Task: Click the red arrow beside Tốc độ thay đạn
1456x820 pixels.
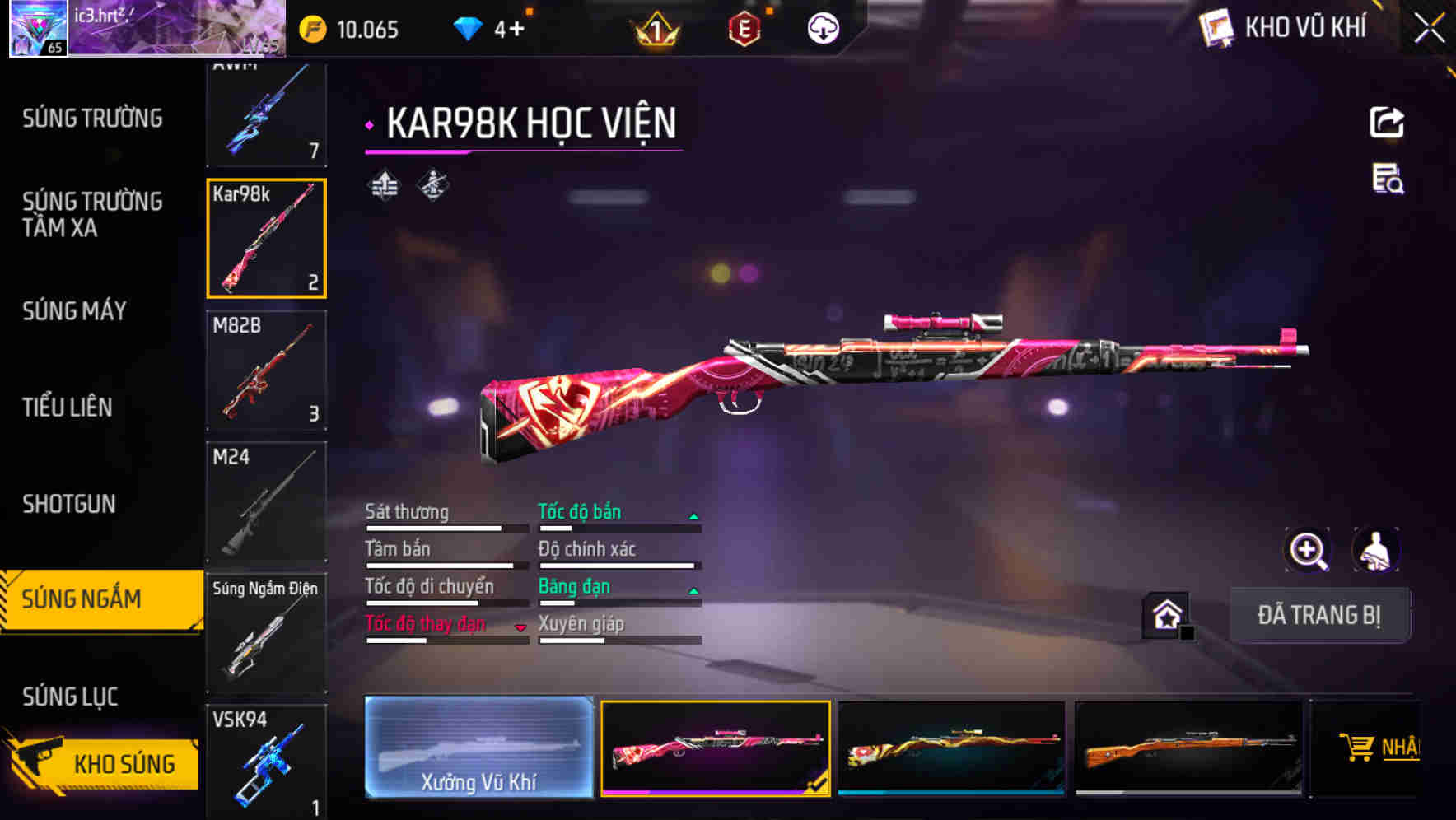Action: tap(522, 627)
